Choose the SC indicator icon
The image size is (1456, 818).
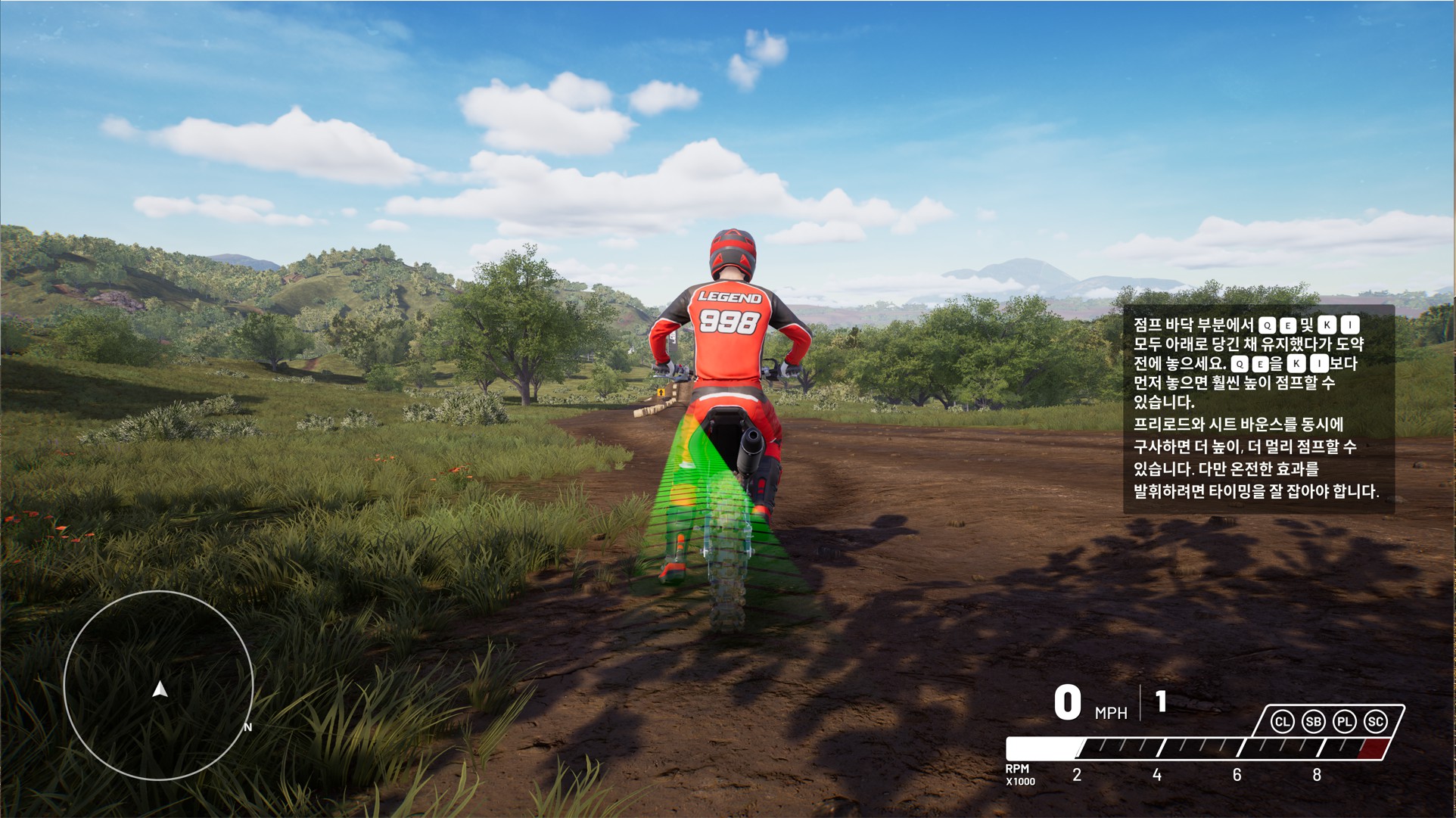coord(1375,722)
